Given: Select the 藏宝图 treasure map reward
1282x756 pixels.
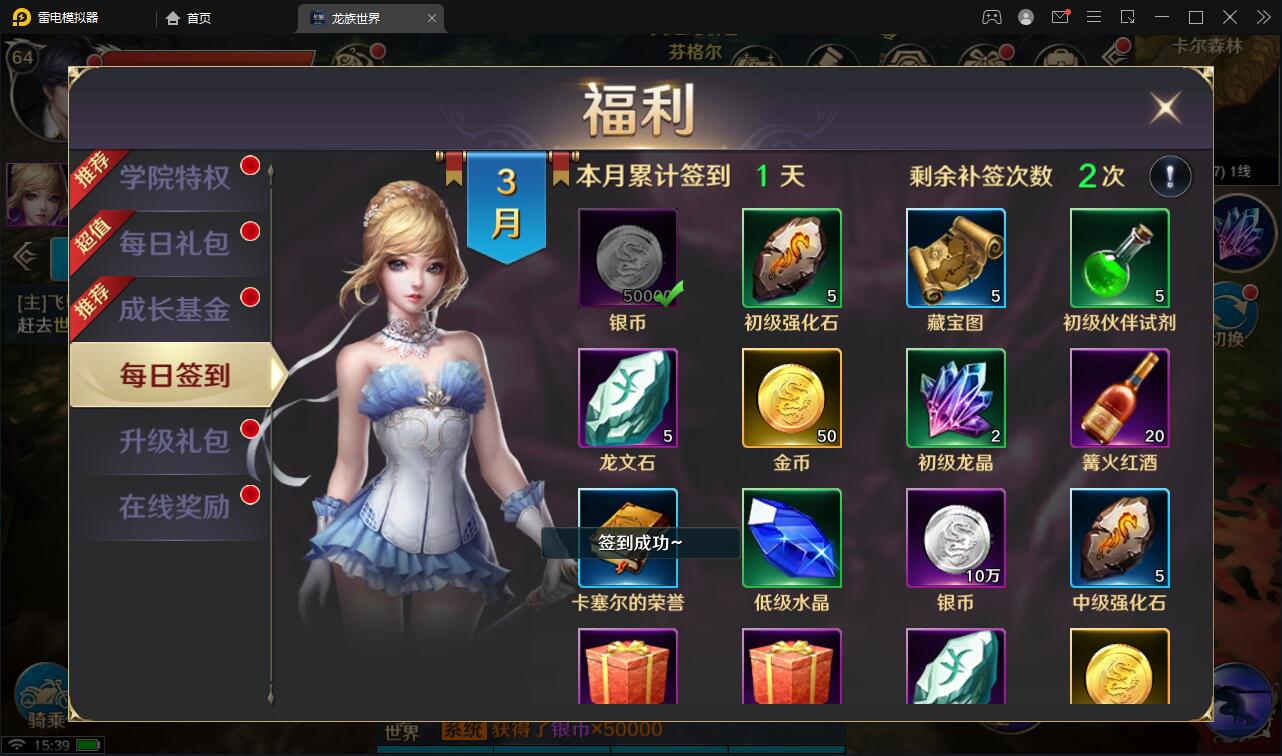Looking at the screenshot, I should pyautogui.click(x=955, y=258).
